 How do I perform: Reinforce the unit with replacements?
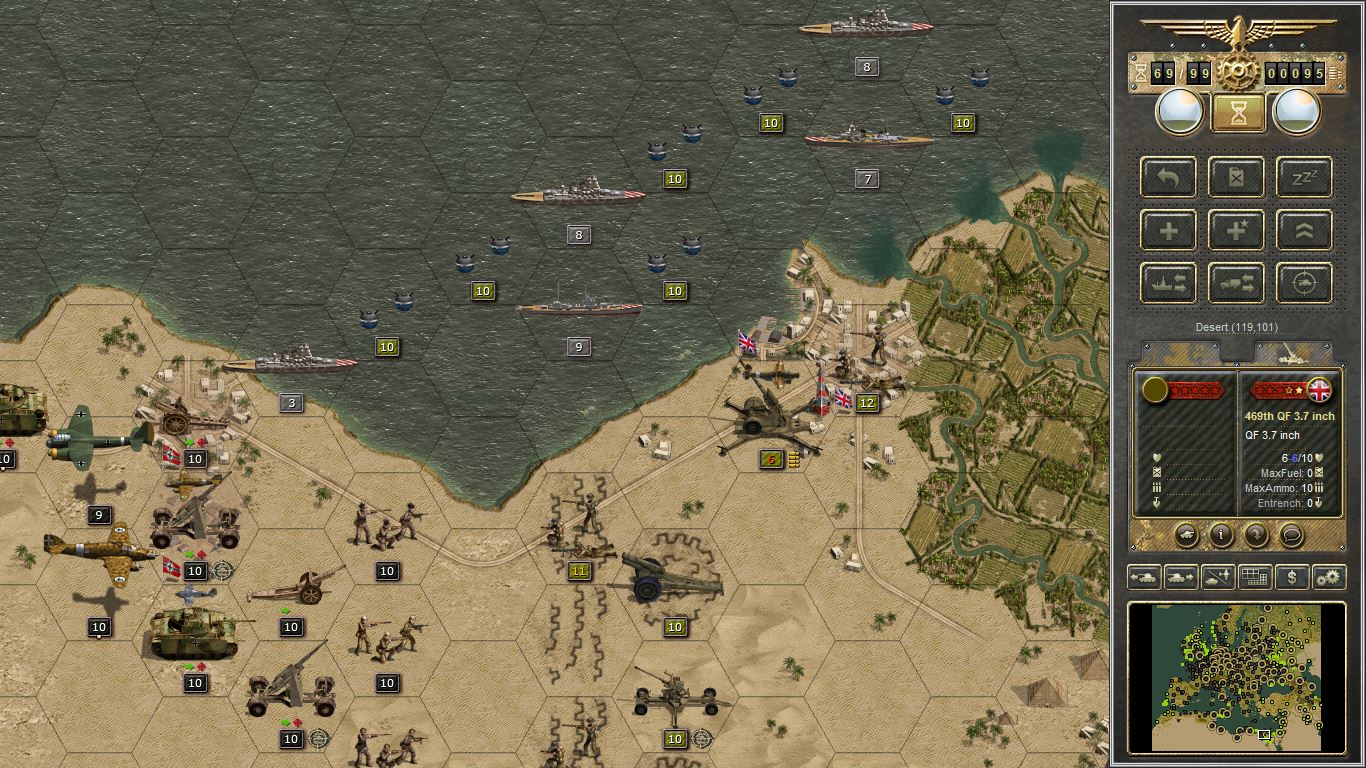(1167, 230)
